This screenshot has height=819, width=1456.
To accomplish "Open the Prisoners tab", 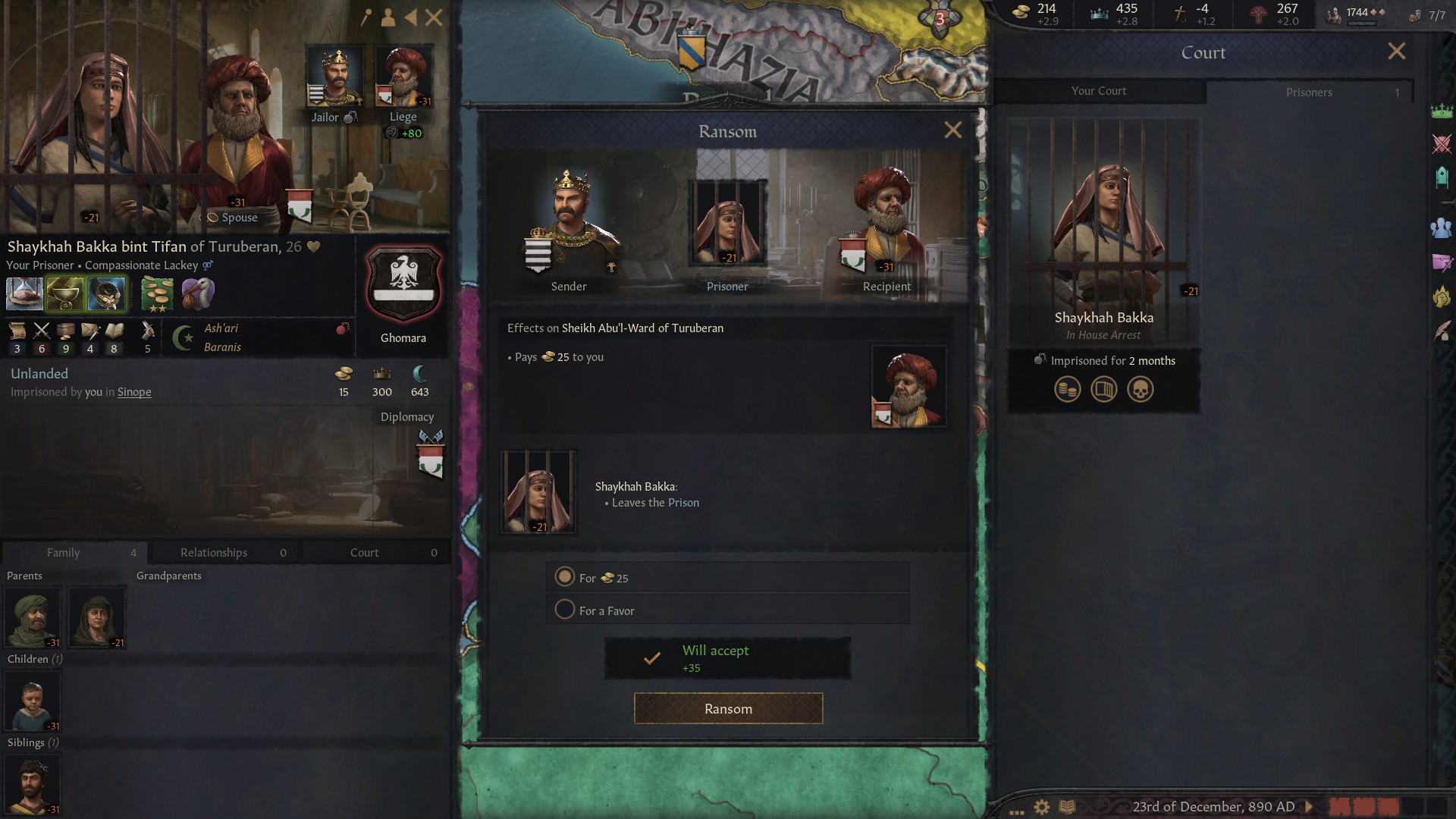I will coord(1309,92).
